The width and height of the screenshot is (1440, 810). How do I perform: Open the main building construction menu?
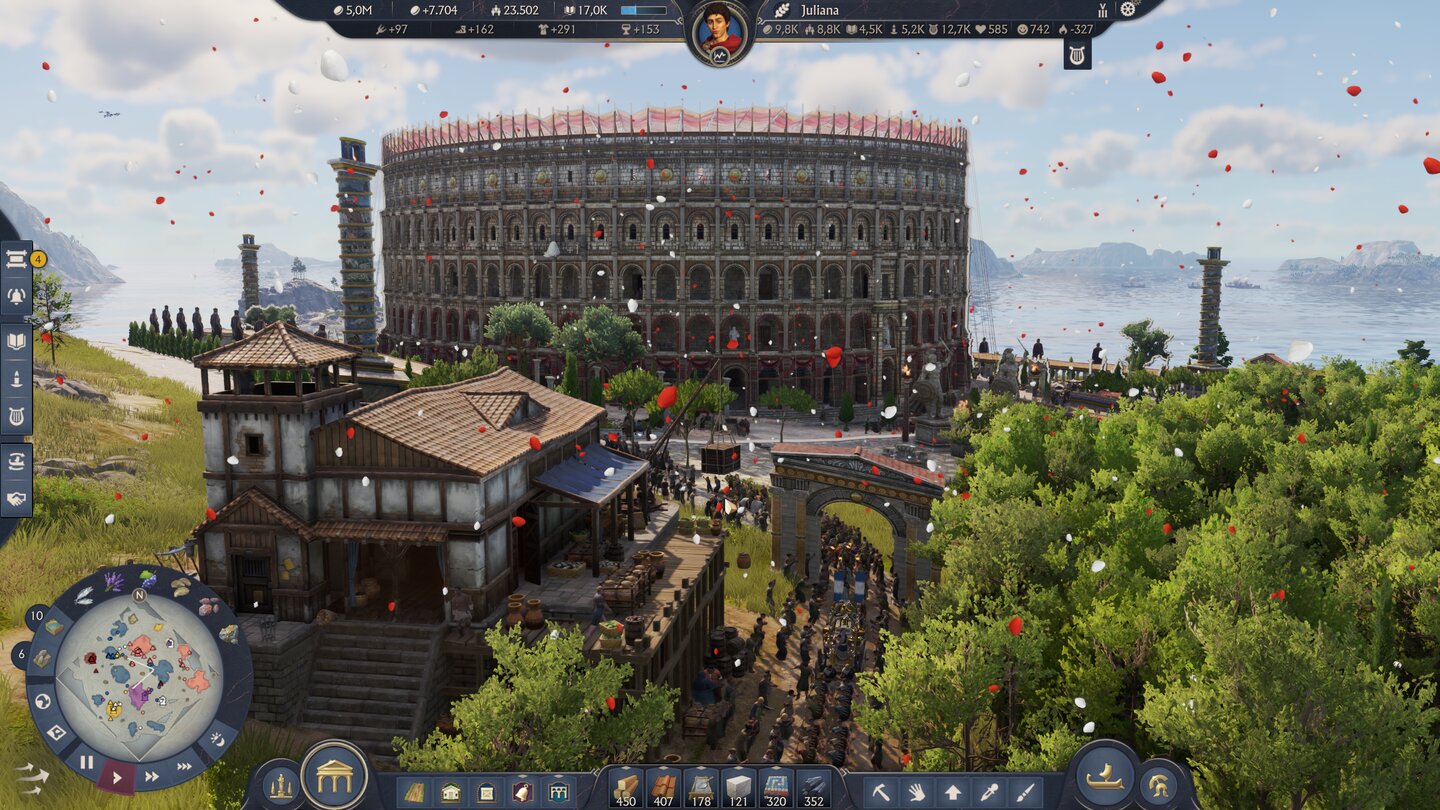[334, 776]
